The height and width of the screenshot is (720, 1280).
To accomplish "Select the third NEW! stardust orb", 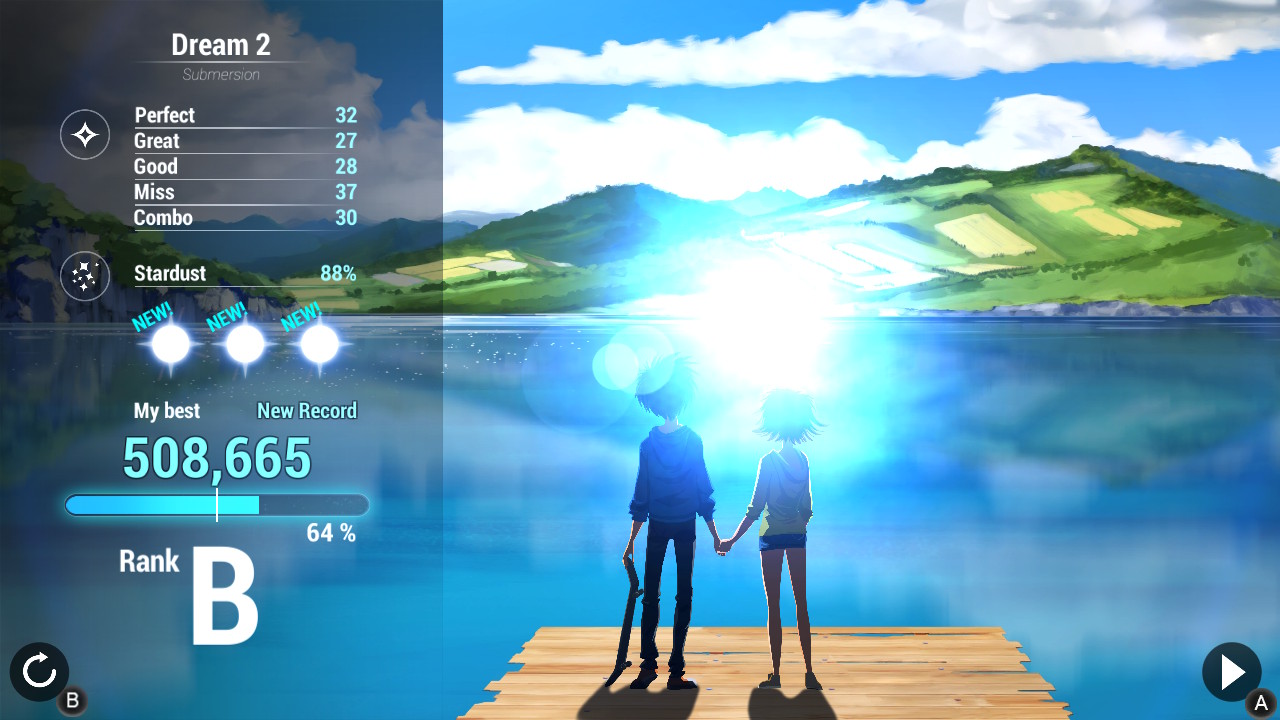I will [x=317, y=345].
